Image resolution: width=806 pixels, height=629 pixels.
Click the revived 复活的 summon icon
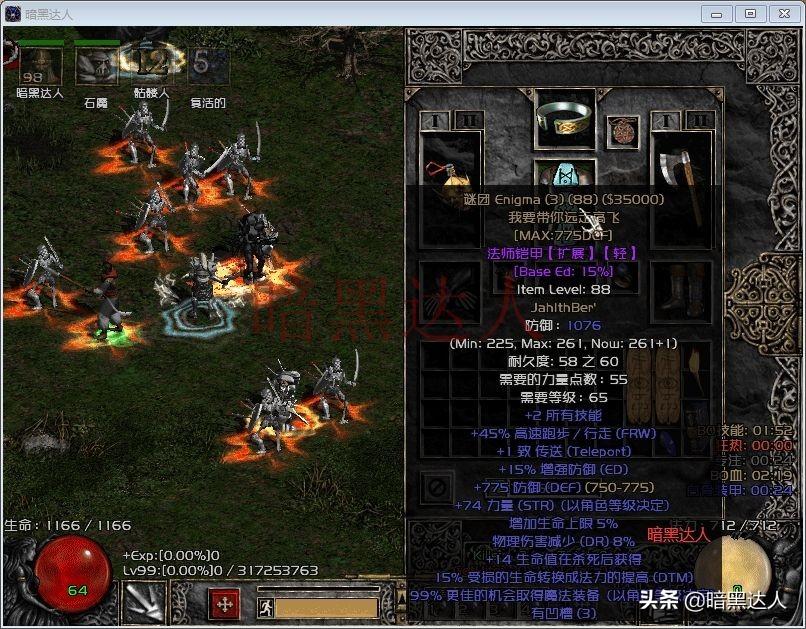coord(207,65)
